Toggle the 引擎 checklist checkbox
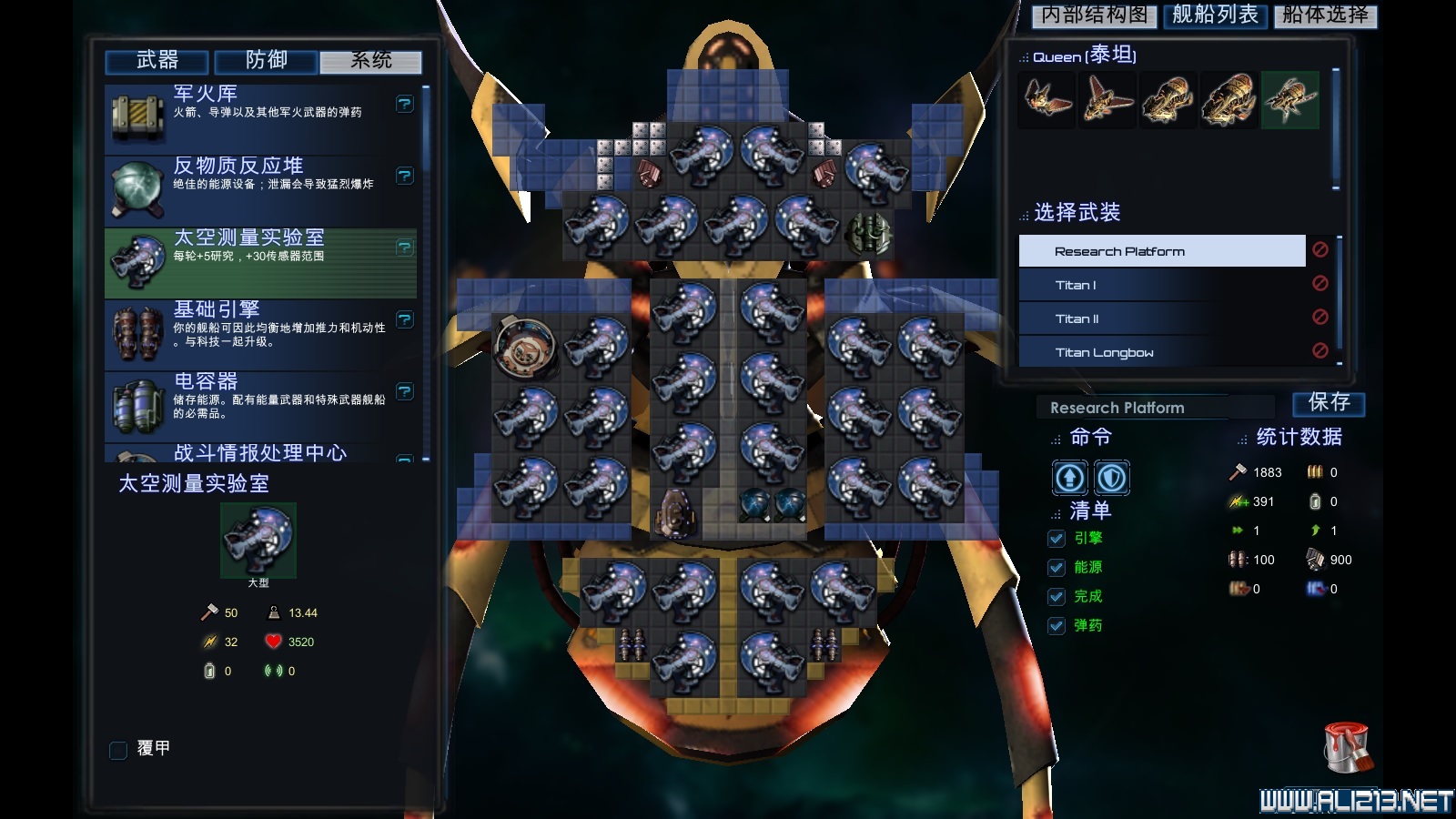Image resolution: width=1456 pixels, height=819 pixels. coord(1057,539)
